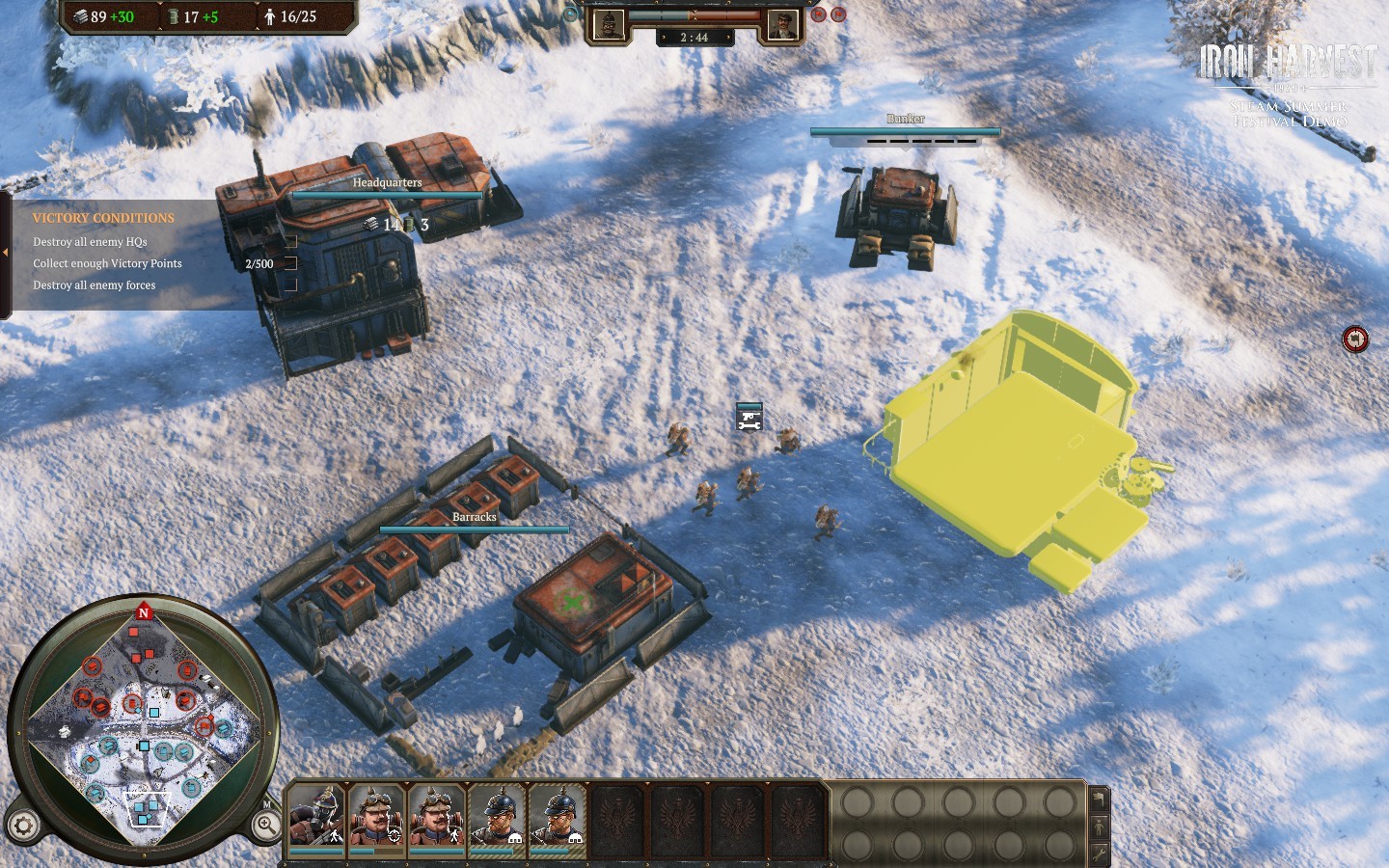Open the wrench build button

tap(1099, 854)
